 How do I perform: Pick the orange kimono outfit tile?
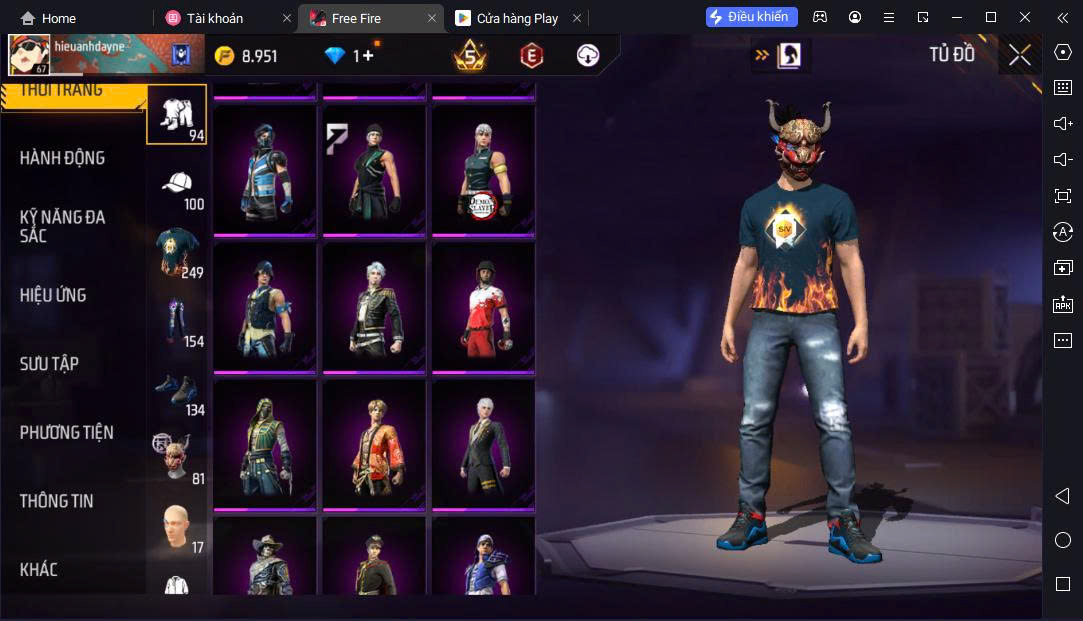[374, 444]
